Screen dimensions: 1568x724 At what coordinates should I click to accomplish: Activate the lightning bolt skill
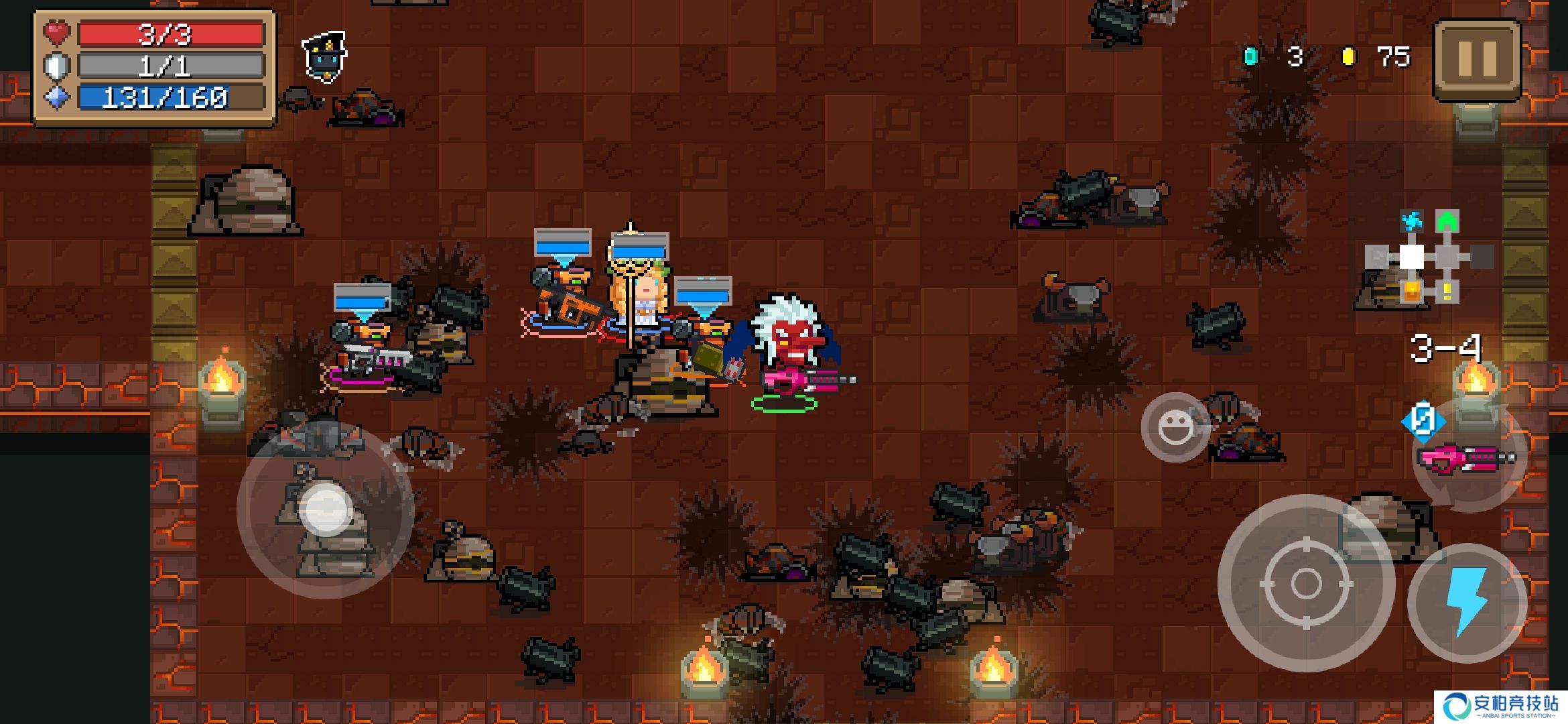tap(1467, 602)
